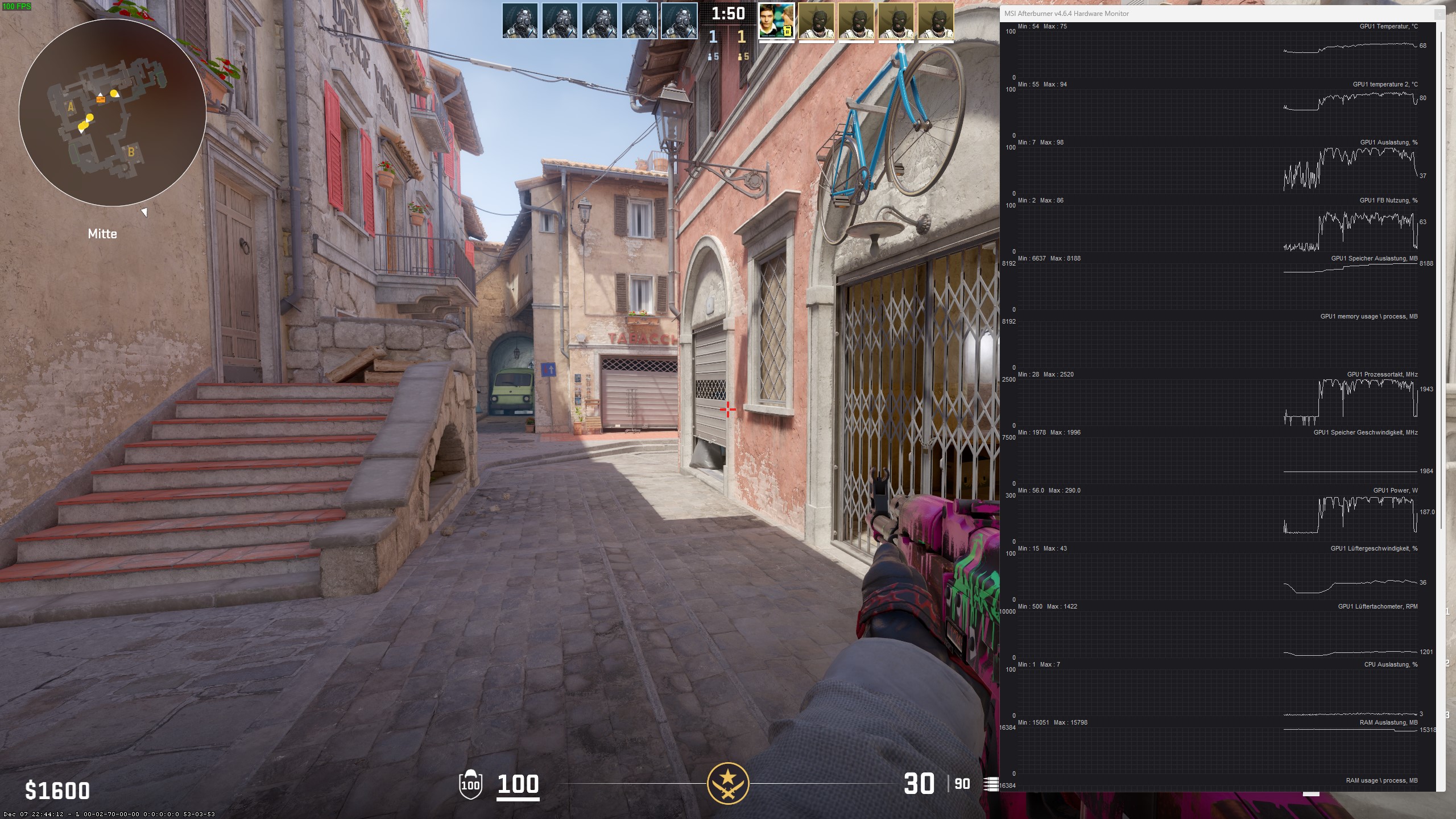Click the bombsite A marker on the minimap
This screenshot has height=819, width=1456.
point(69,106)
